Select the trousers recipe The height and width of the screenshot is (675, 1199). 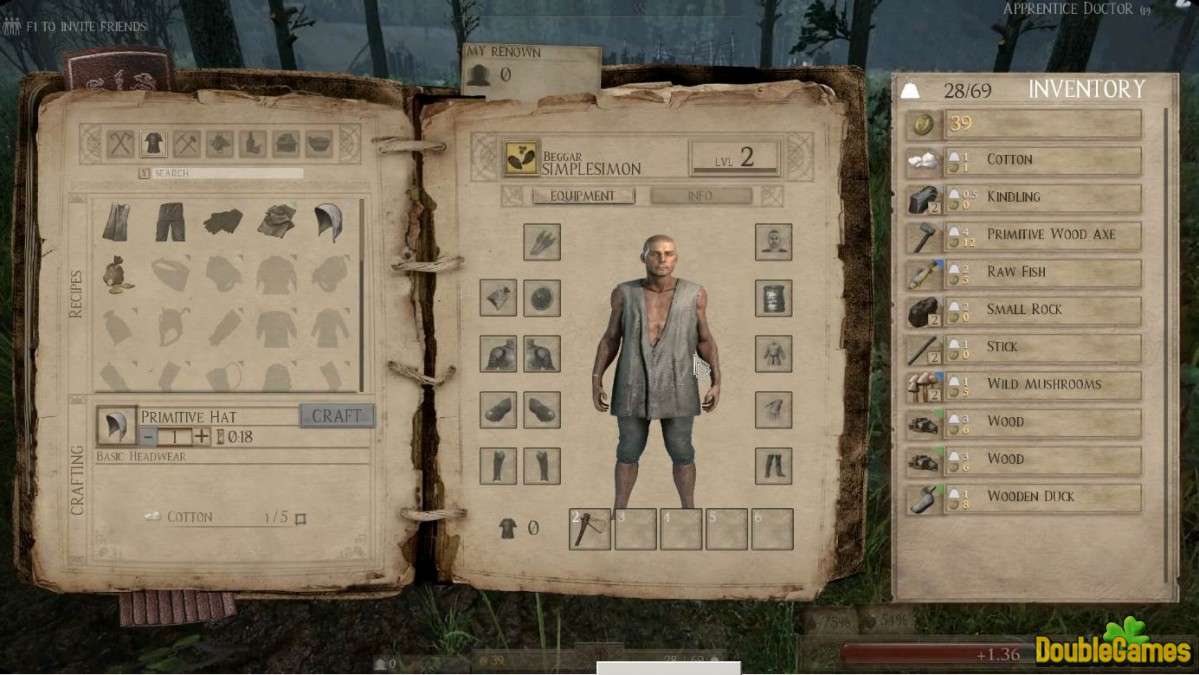170,222
